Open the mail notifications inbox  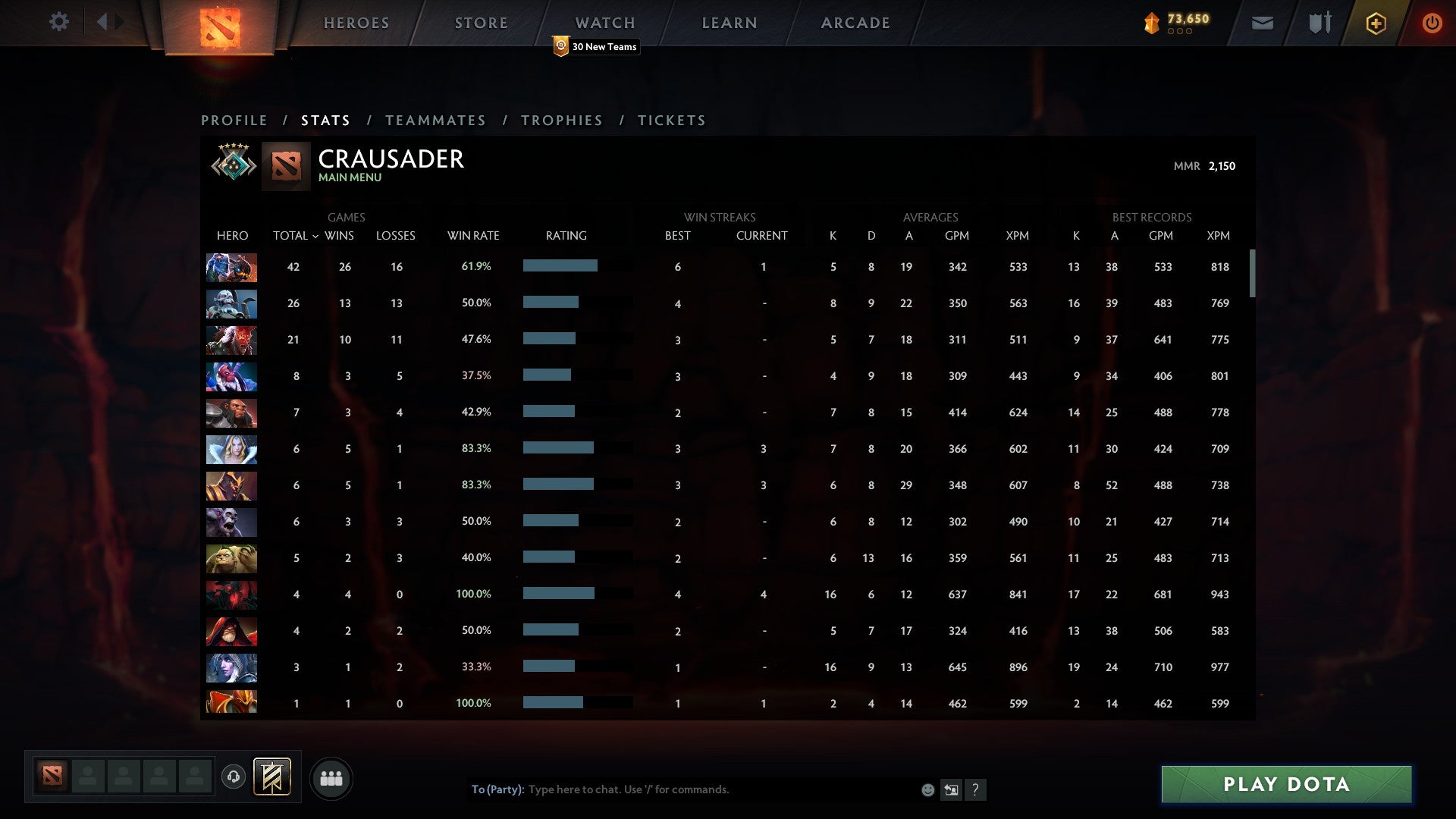pos(1262,23)
